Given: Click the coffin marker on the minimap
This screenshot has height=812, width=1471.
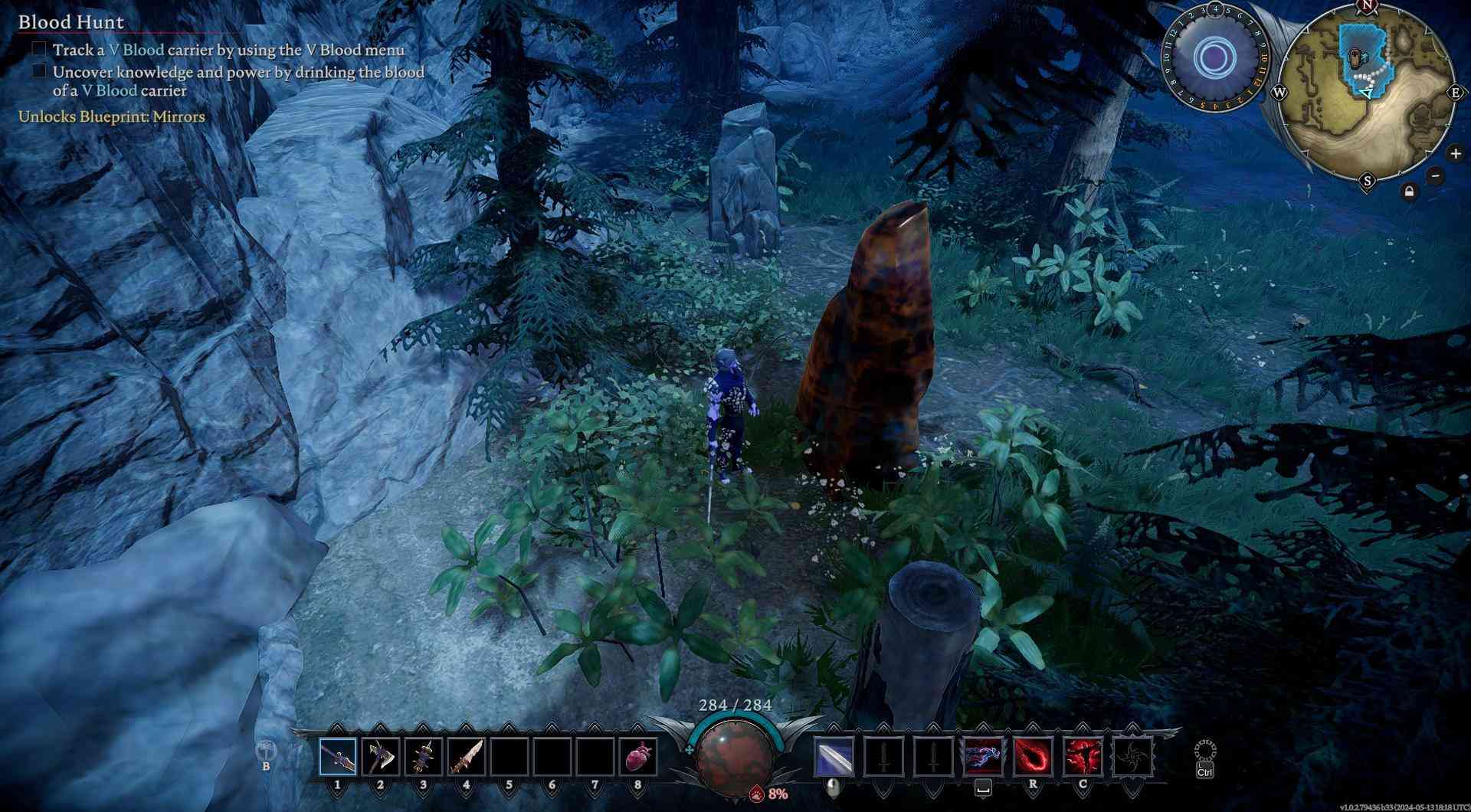Looking at the screenshot, I should tap(1357, 58).
